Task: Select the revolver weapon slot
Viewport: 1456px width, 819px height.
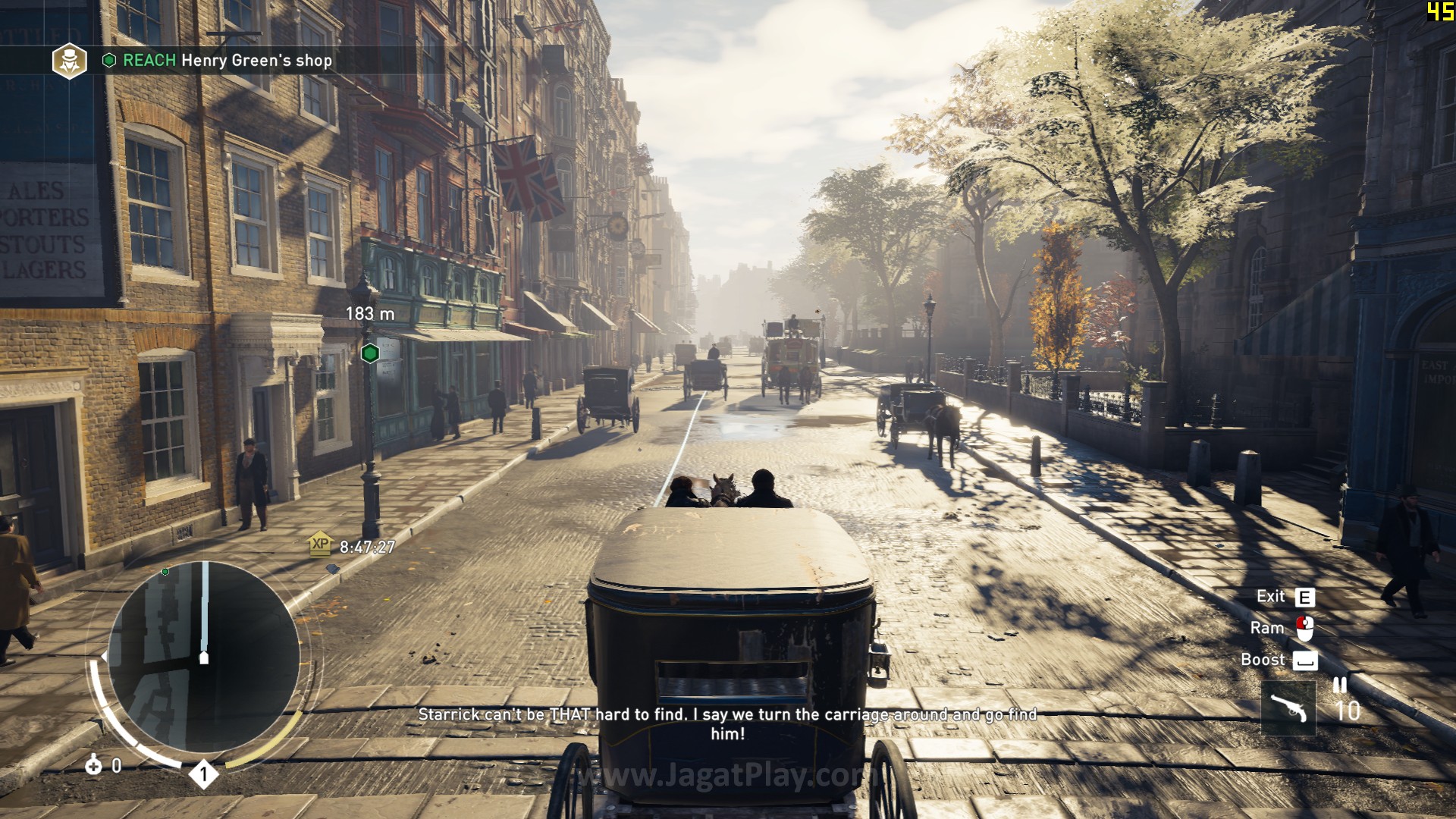Action: coord(1288,708)
